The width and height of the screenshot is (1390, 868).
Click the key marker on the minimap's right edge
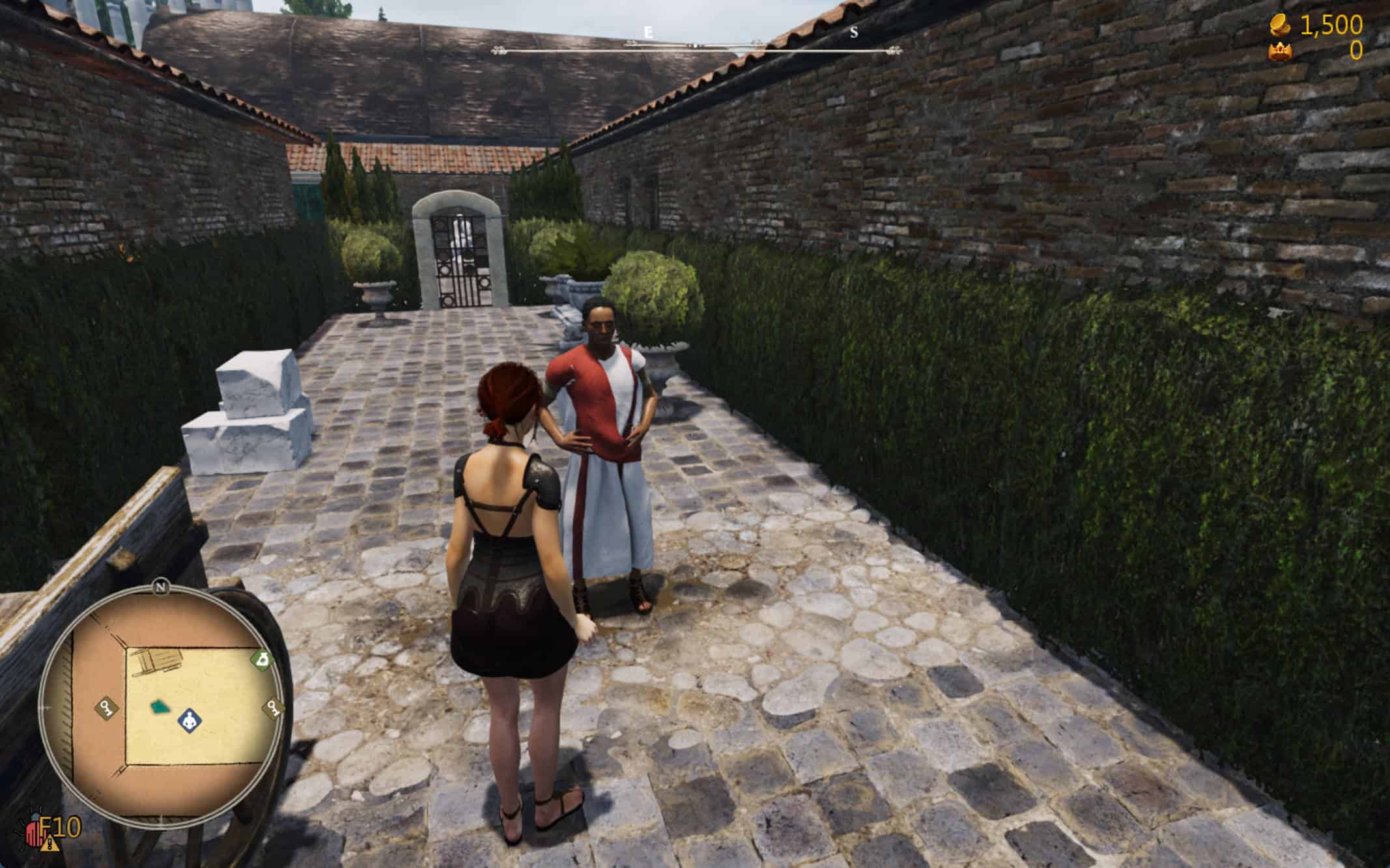point(274,708)
